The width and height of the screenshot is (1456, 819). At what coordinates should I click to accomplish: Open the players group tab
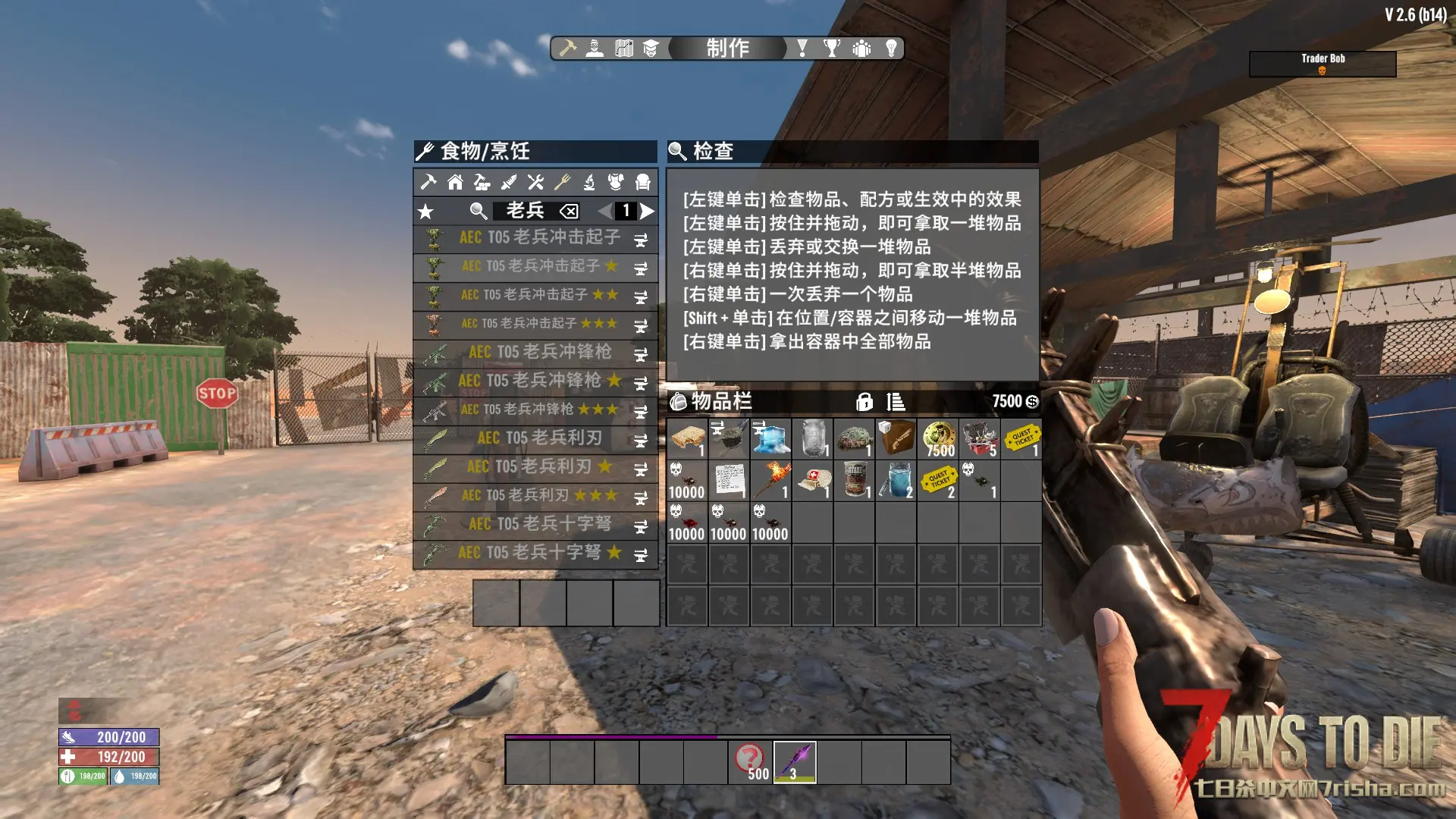pyautogui.click(x=861, y=49)
